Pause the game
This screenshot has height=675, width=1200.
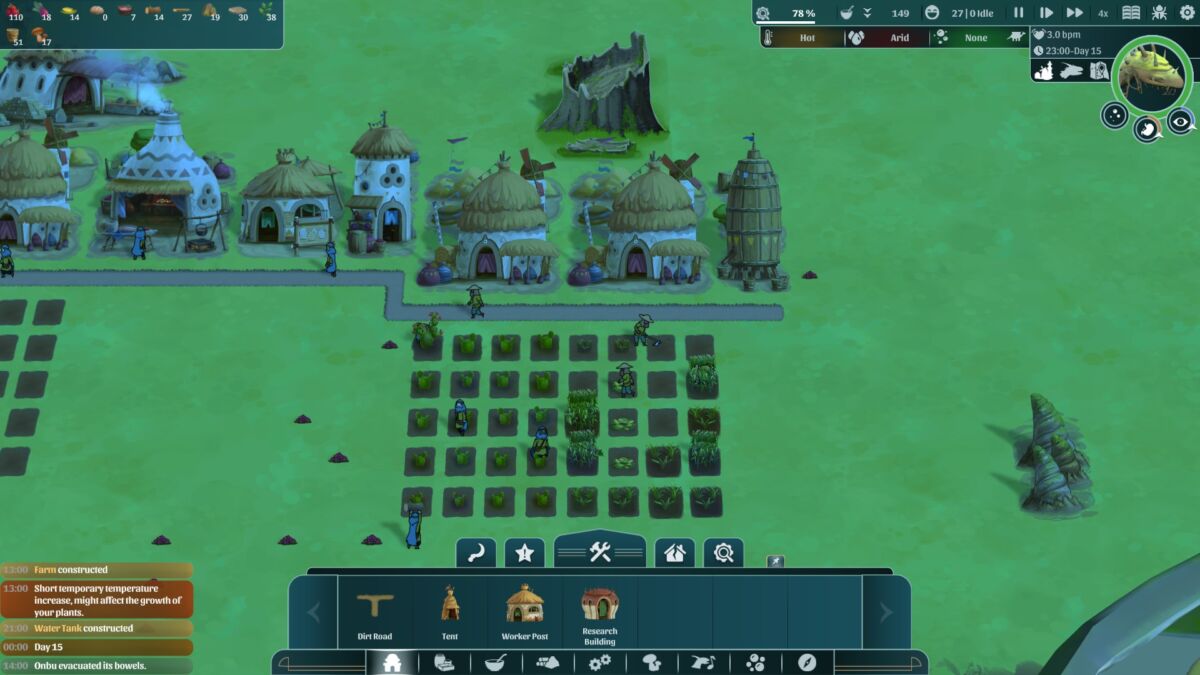point(1019,13)
